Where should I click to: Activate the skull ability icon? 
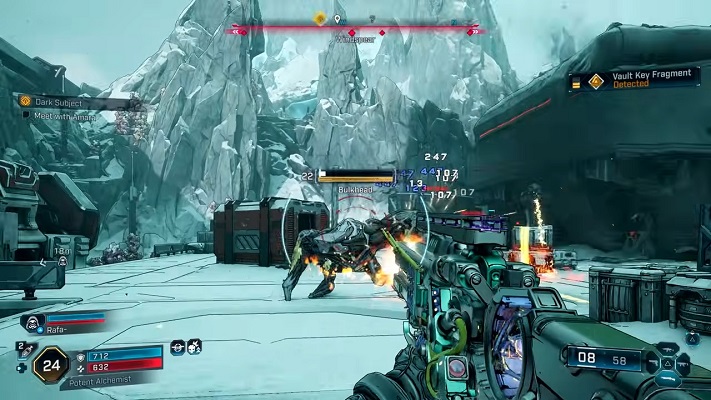194,346
